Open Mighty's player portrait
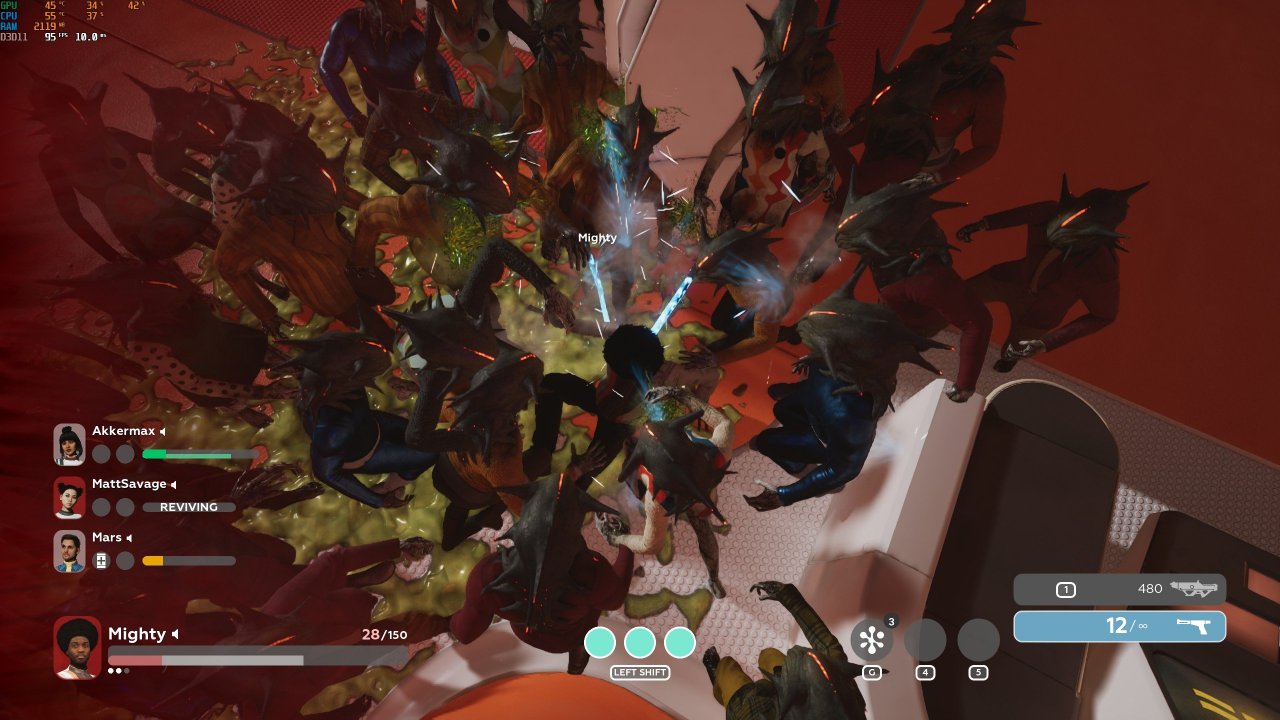The height and width of the screenshot is (720, 1280). 77,647
